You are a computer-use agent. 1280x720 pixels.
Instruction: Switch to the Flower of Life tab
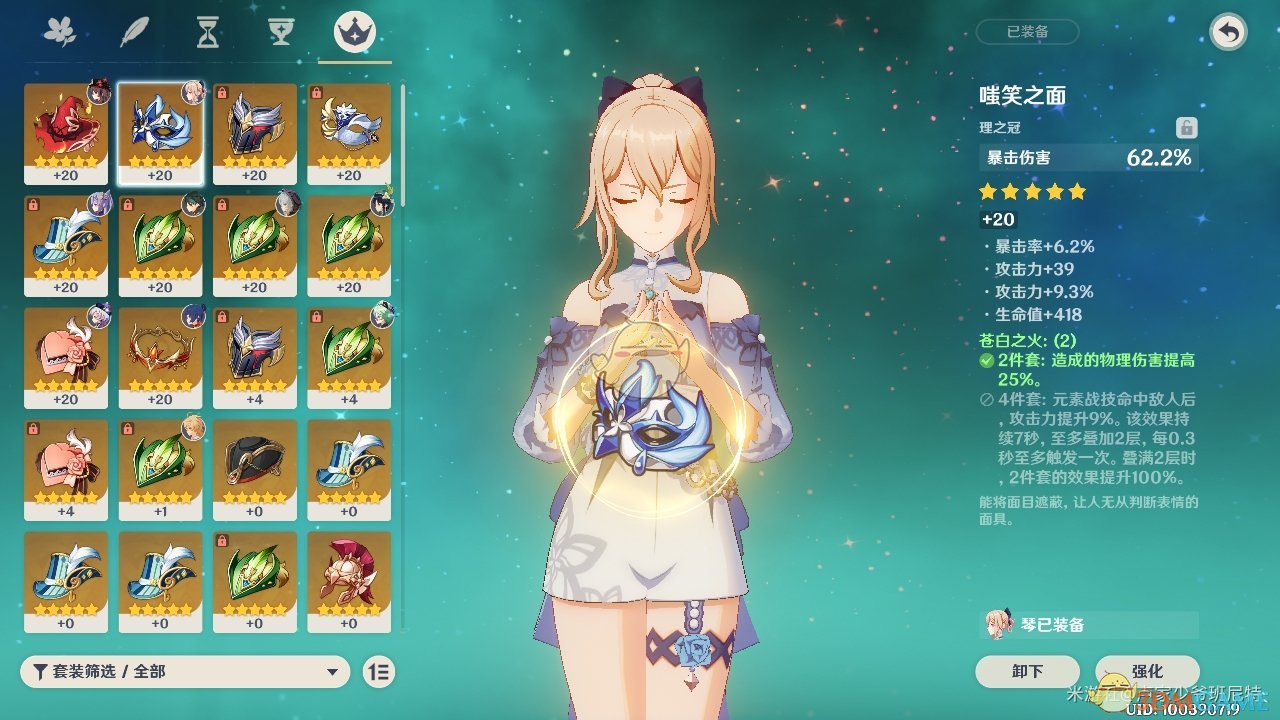point(60,33)
